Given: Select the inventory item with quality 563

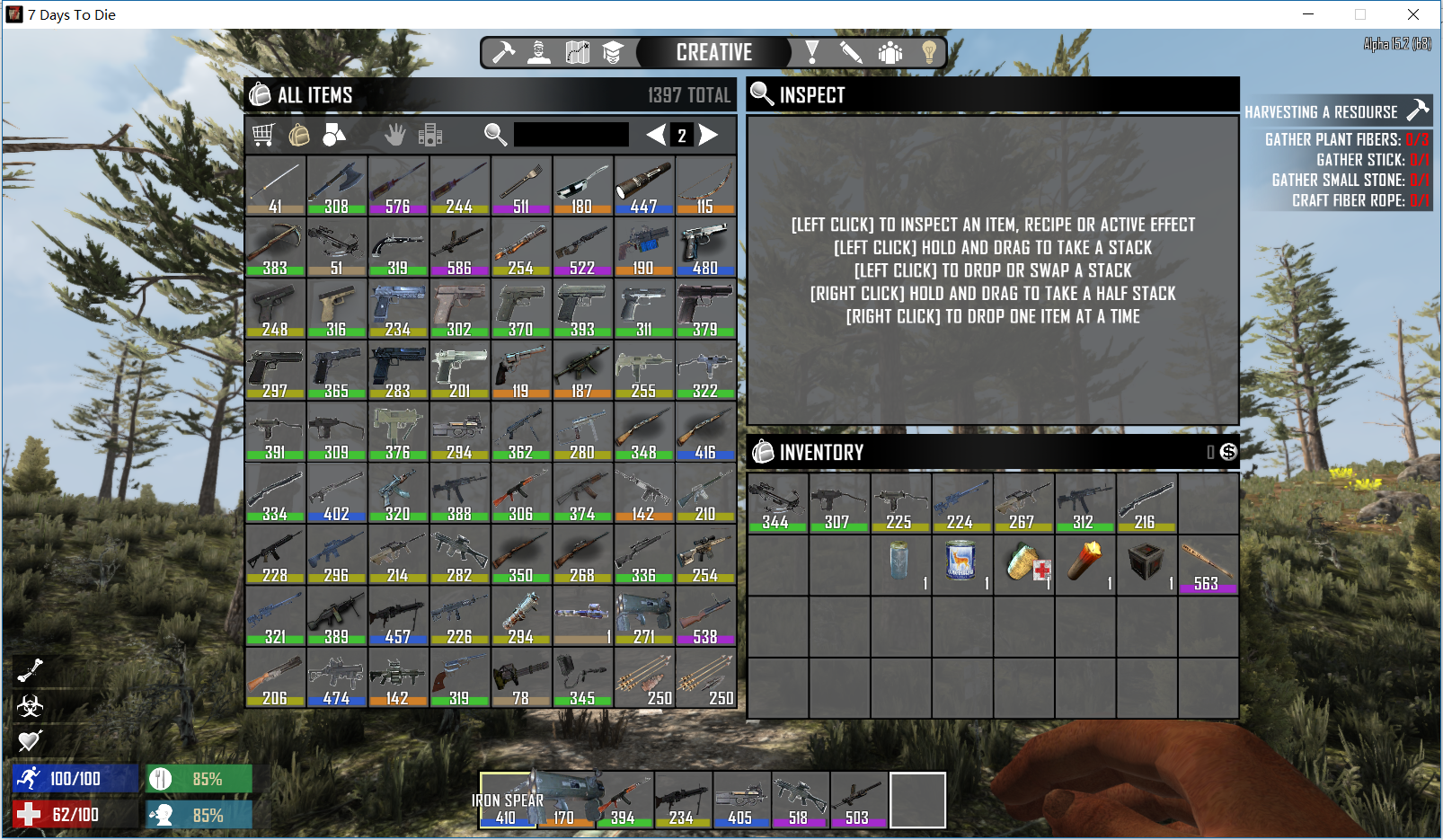Looking at the screenshot, I should pyautogui.click(x=1207, y=563).
